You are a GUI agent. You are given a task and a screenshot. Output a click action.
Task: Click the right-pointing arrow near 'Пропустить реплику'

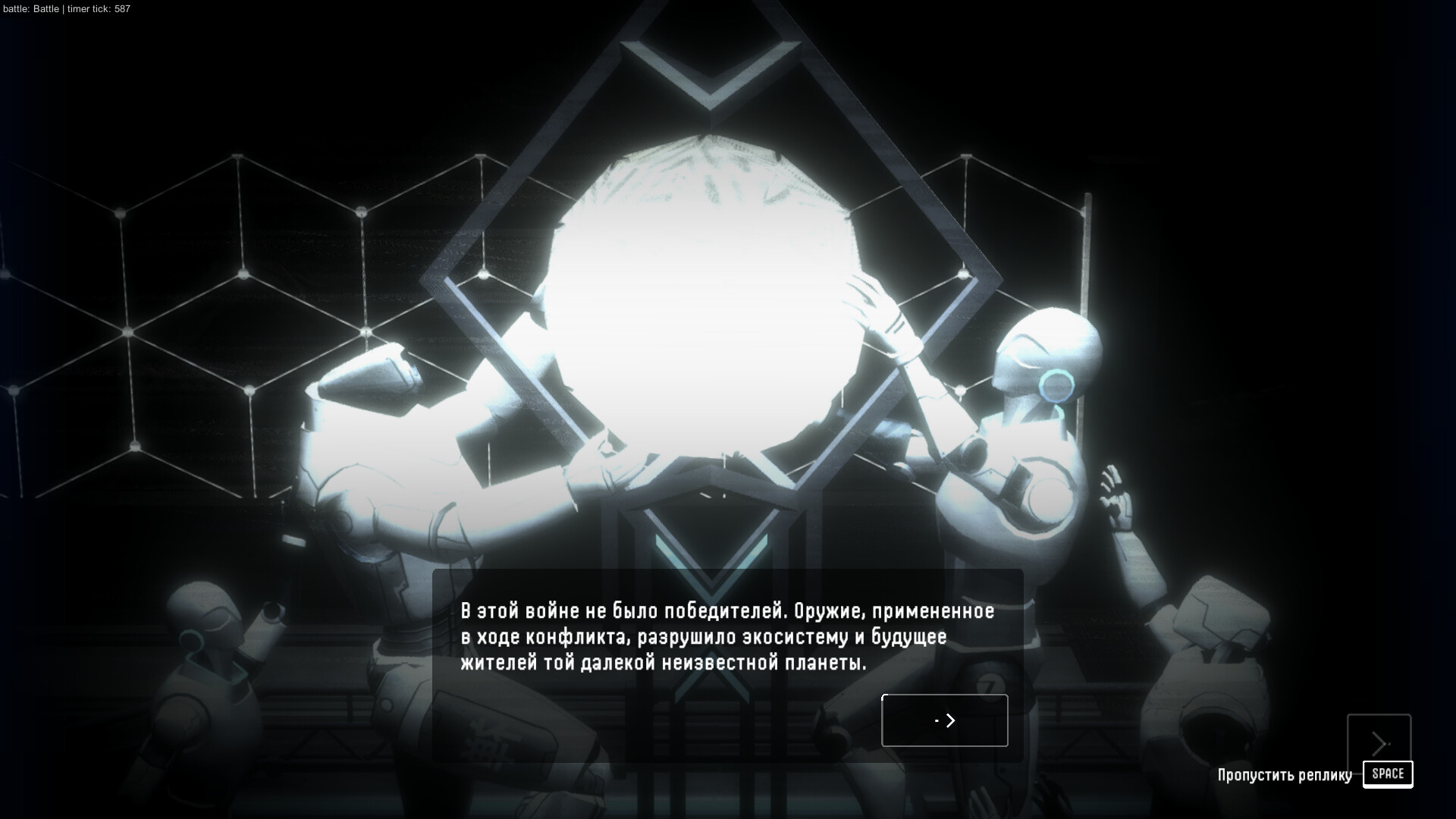1379,743
